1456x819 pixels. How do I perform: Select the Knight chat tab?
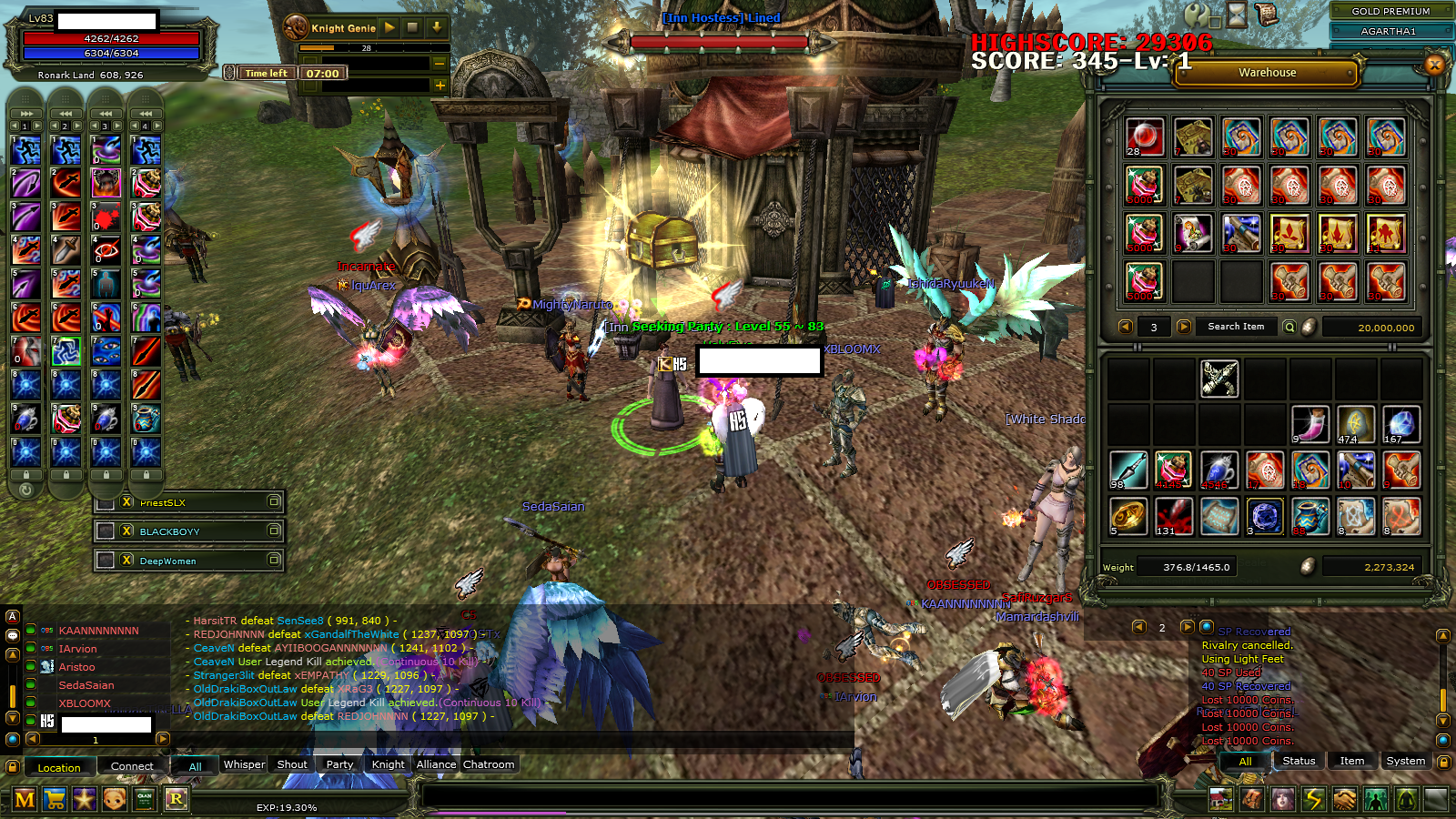tap(388, 764)
